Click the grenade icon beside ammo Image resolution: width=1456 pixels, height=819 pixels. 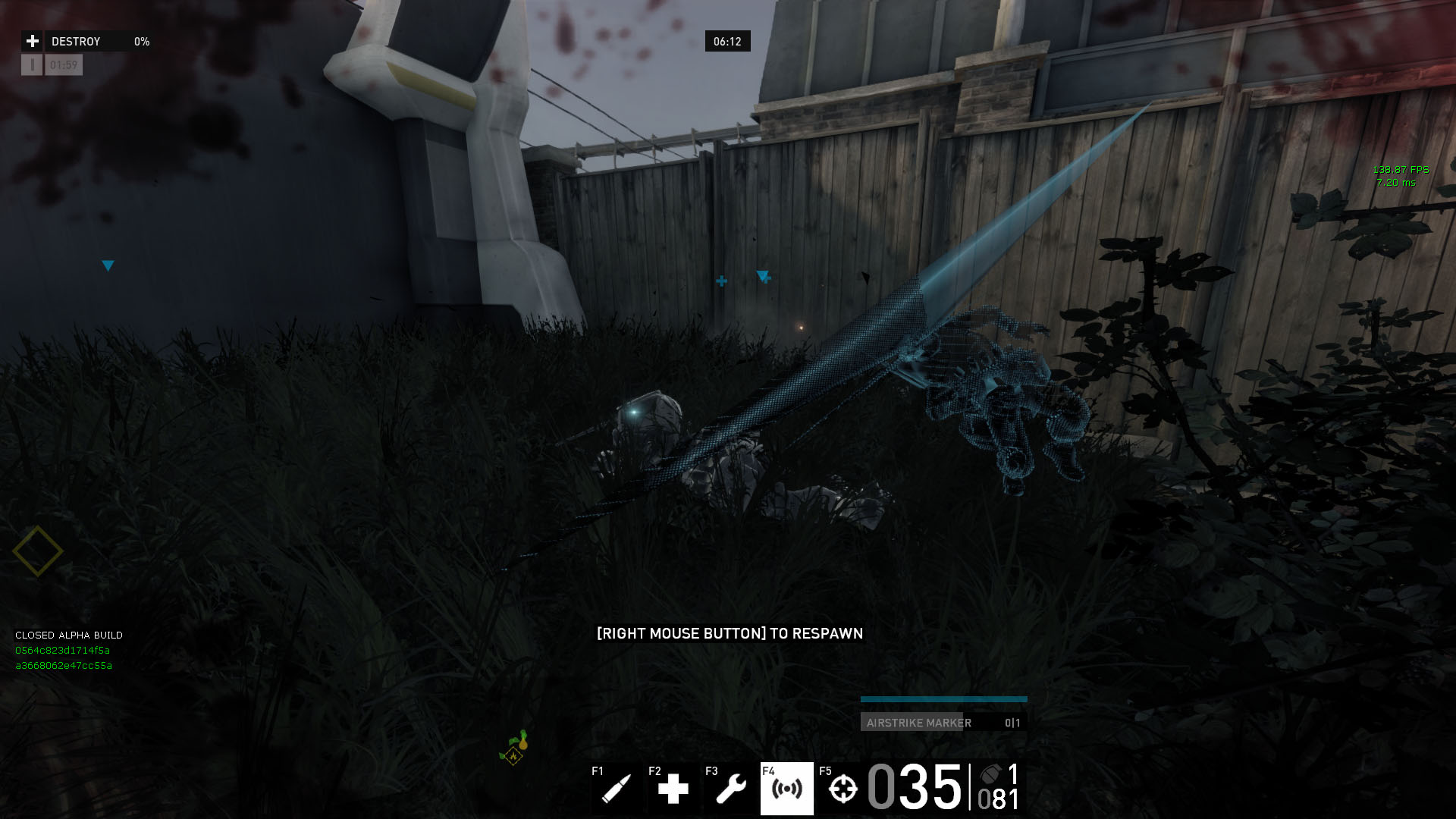click(x=992, y=775)
